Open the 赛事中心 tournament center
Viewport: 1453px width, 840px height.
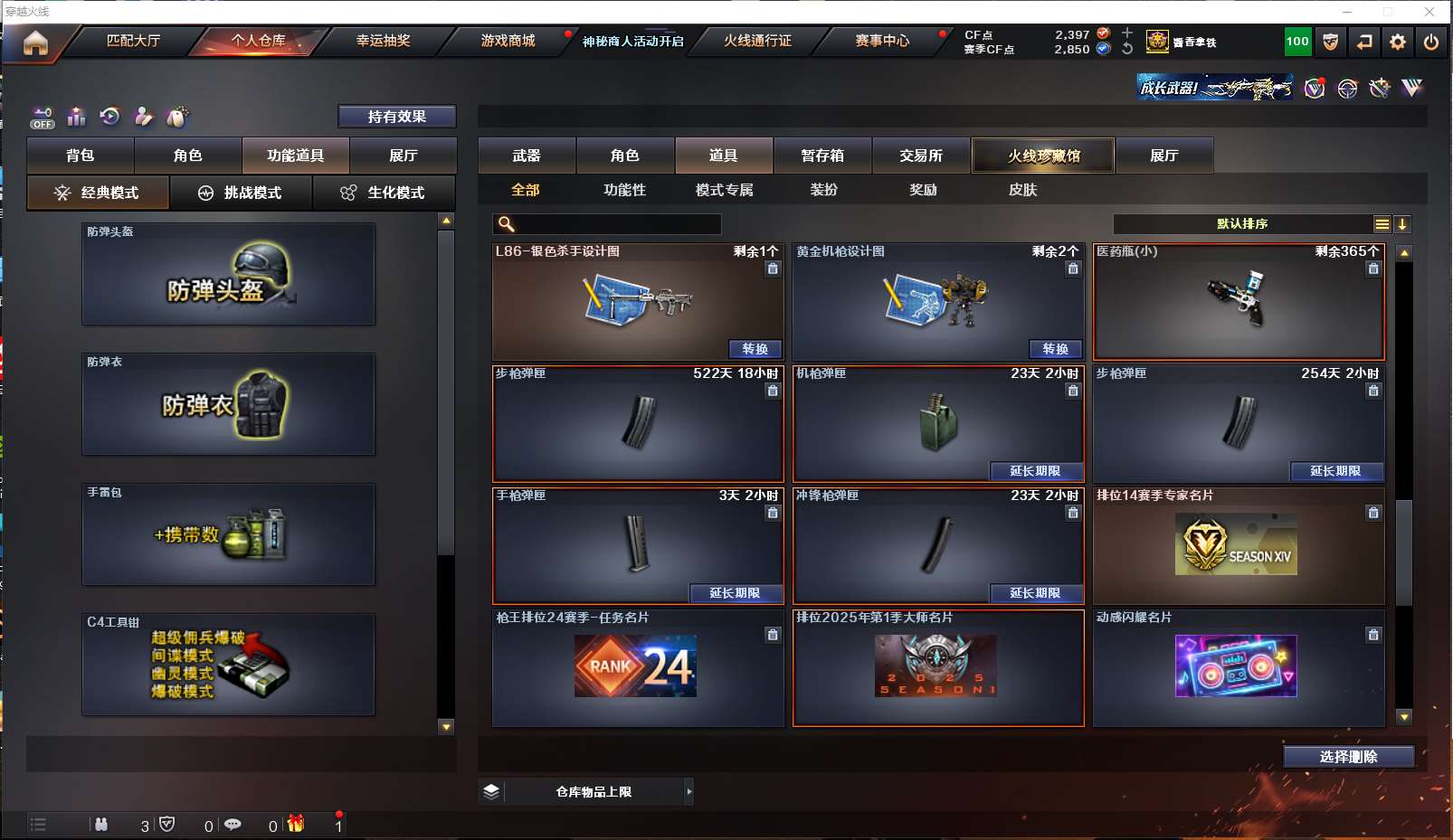click(882, 41)
